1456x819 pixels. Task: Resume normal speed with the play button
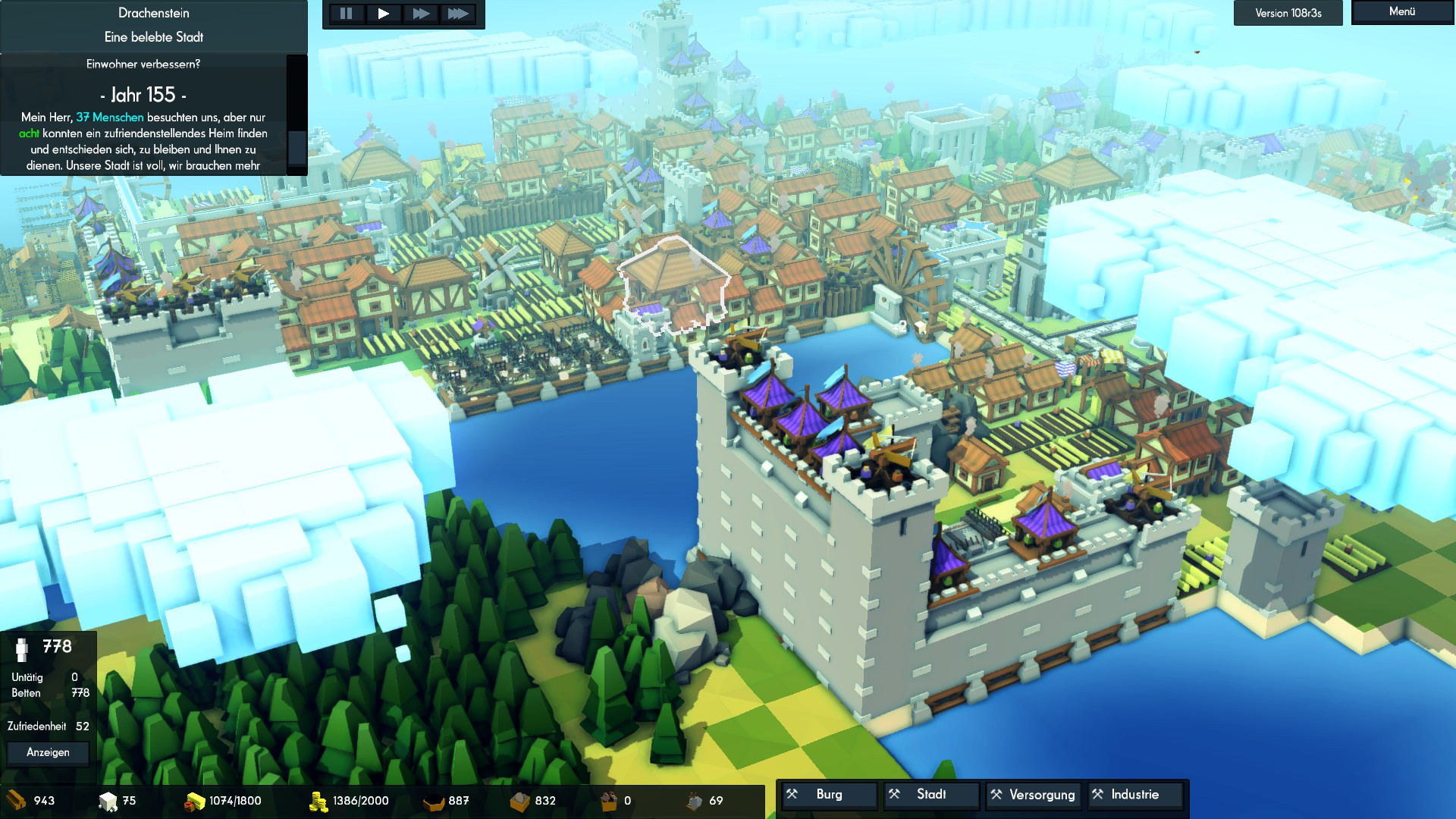click(x=384, y=13)
